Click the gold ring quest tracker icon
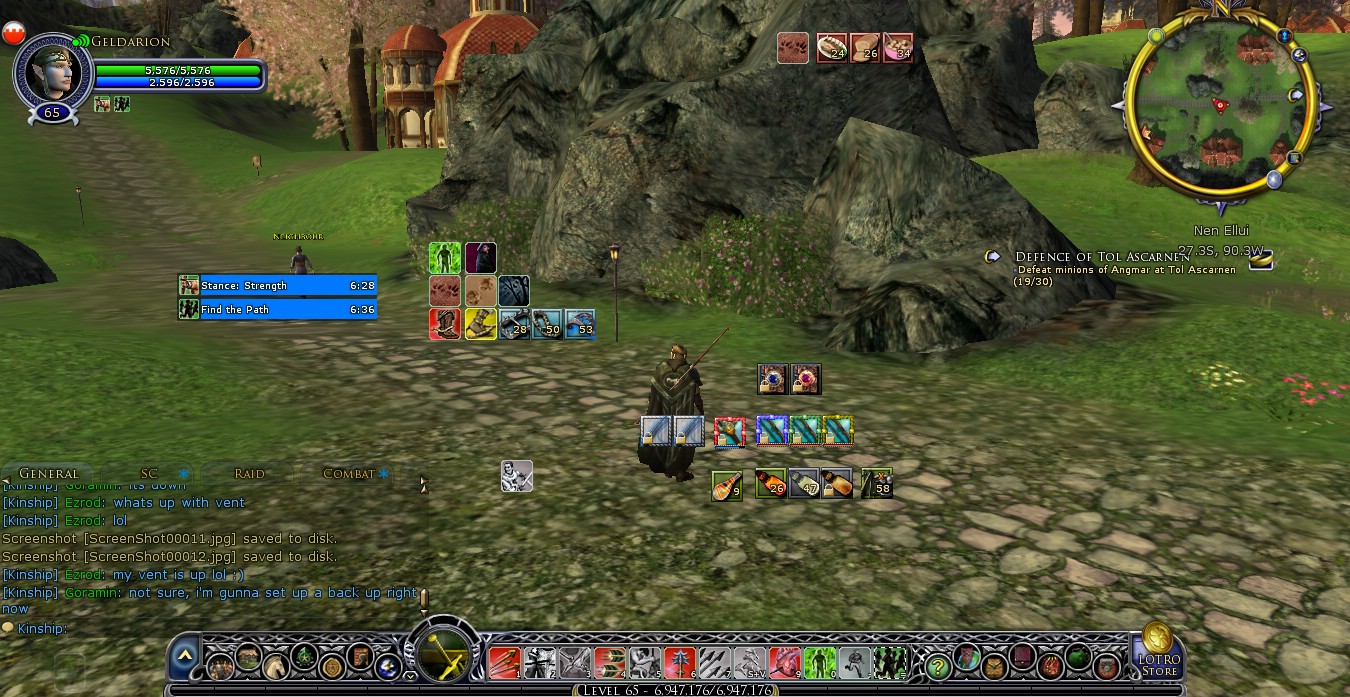This screenshot has height=697, width=1350. coord(1261,261)
